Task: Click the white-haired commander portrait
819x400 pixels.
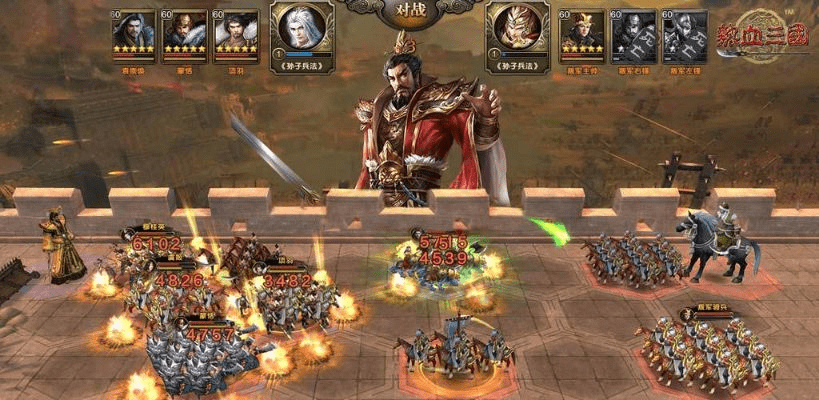Action: (x=301, y=30)
